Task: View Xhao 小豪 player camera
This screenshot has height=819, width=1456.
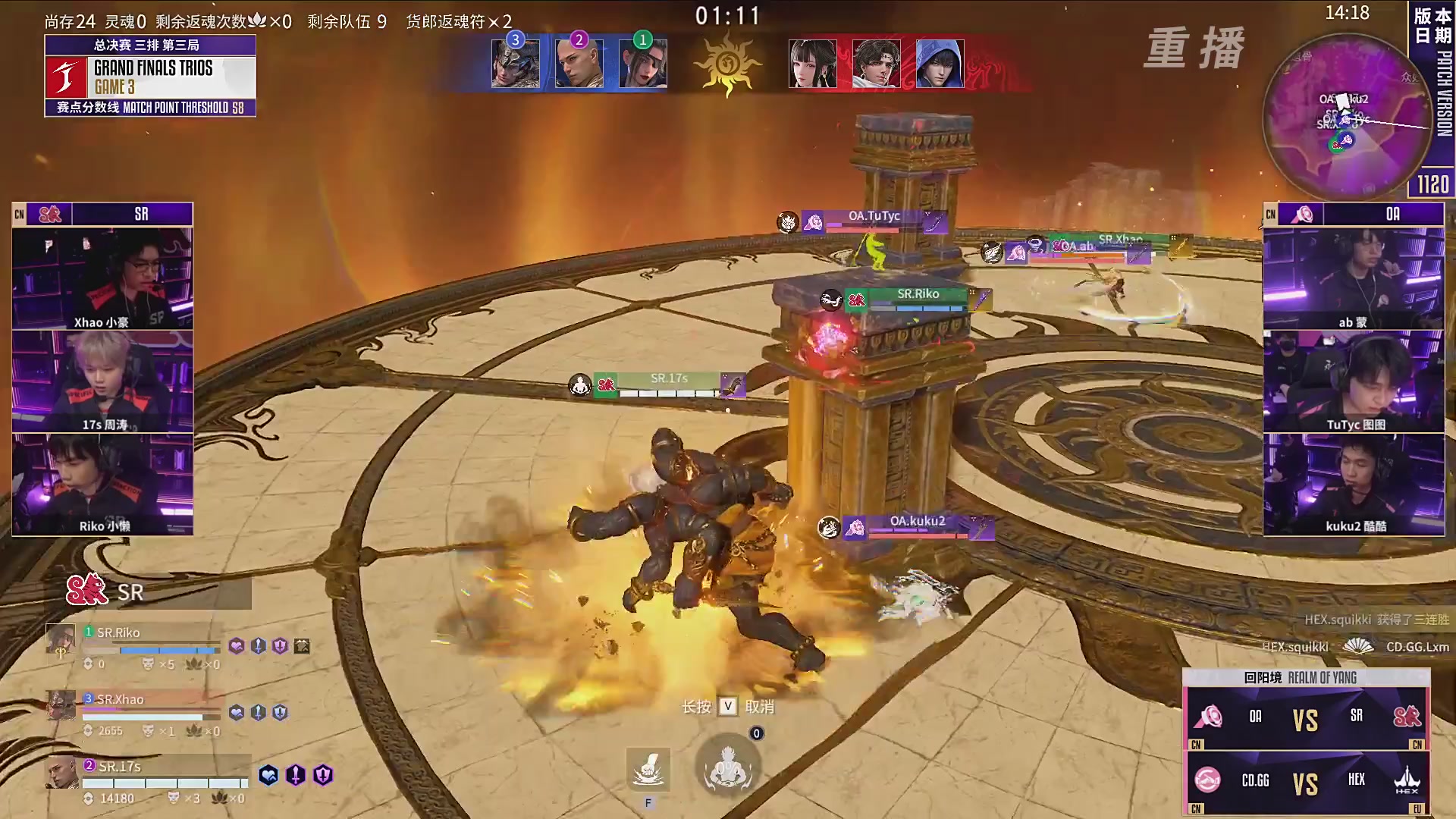Action: coord(102,278)
